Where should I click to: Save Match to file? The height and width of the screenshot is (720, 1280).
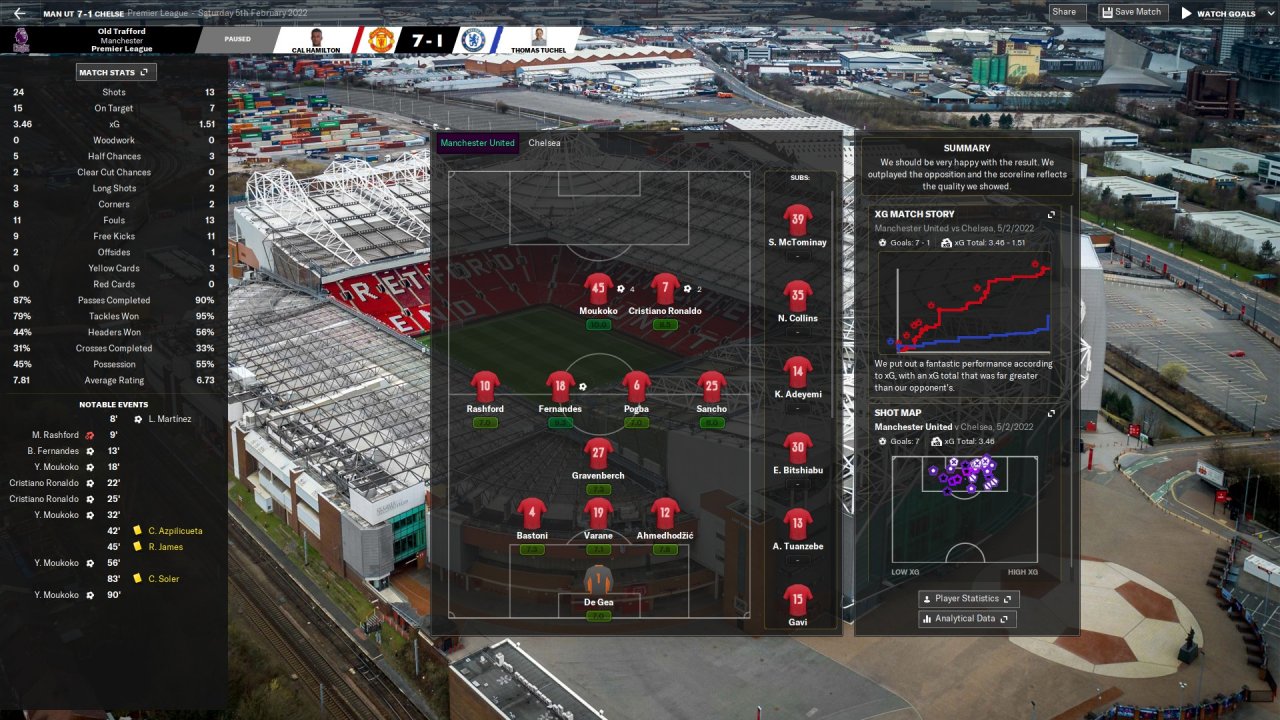(x=1134, y=12)
